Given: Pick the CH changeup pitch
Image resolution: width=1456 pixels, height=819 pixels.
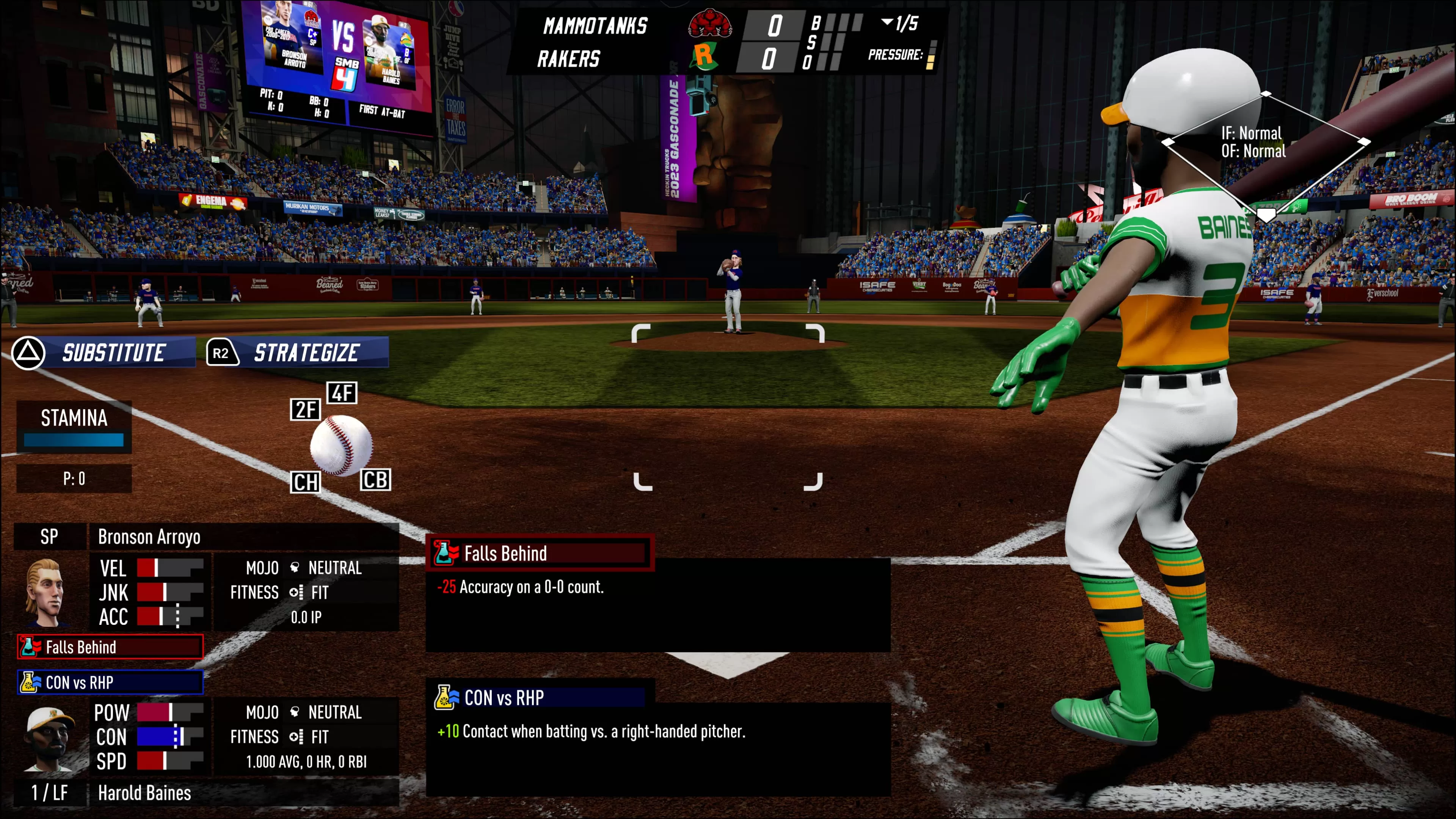Looking at the screenshot, I should coord(305,482).
